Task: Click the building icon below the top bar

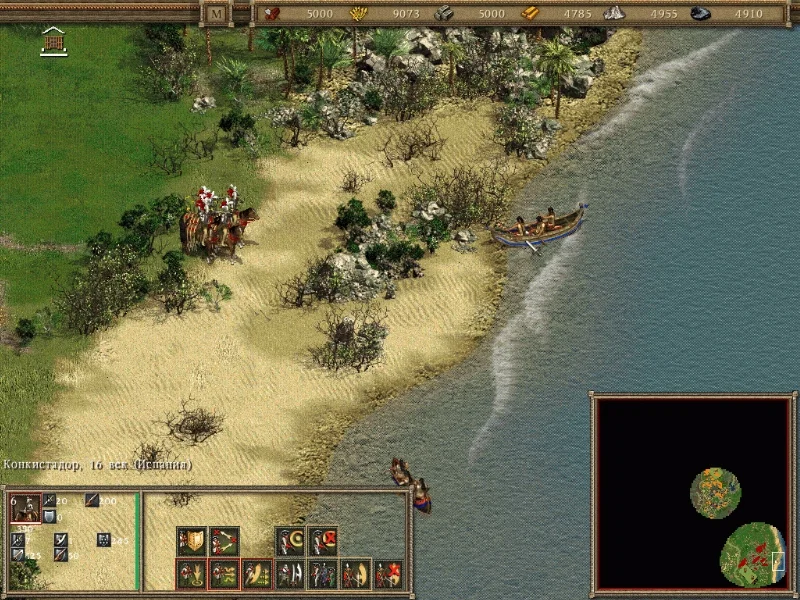Action: [54, 41]
